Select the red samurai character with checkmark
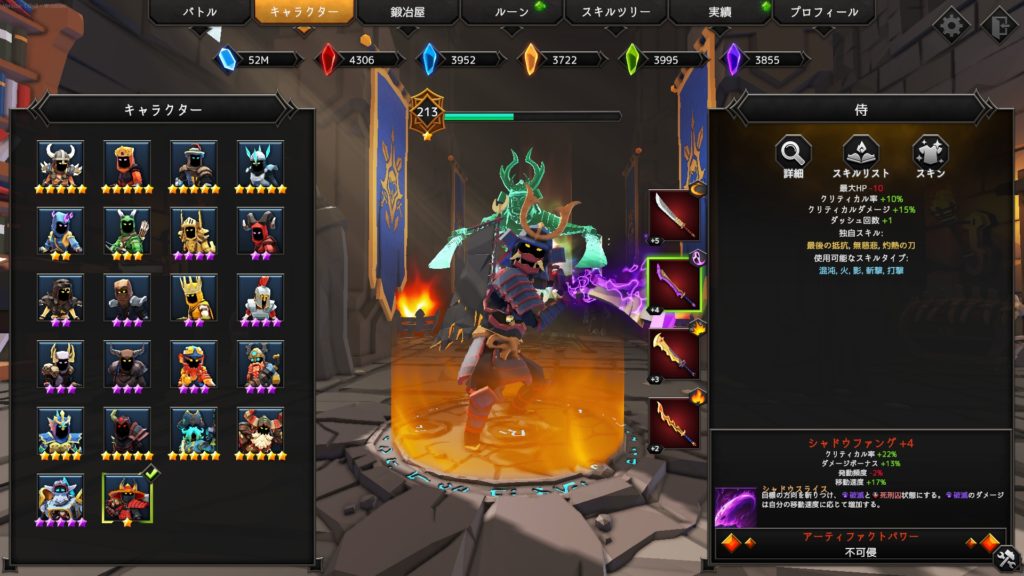 (x=127, y=495)
